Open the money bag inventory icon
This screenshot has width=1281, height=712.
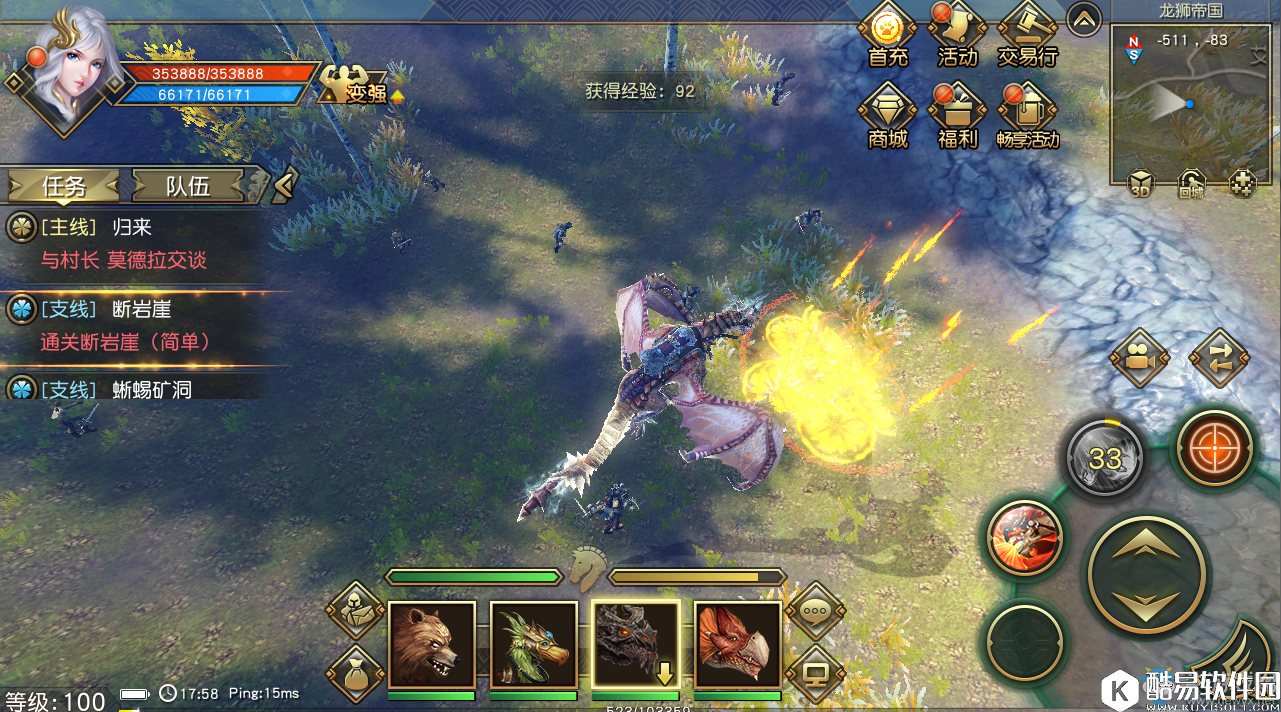coord(354,673)
